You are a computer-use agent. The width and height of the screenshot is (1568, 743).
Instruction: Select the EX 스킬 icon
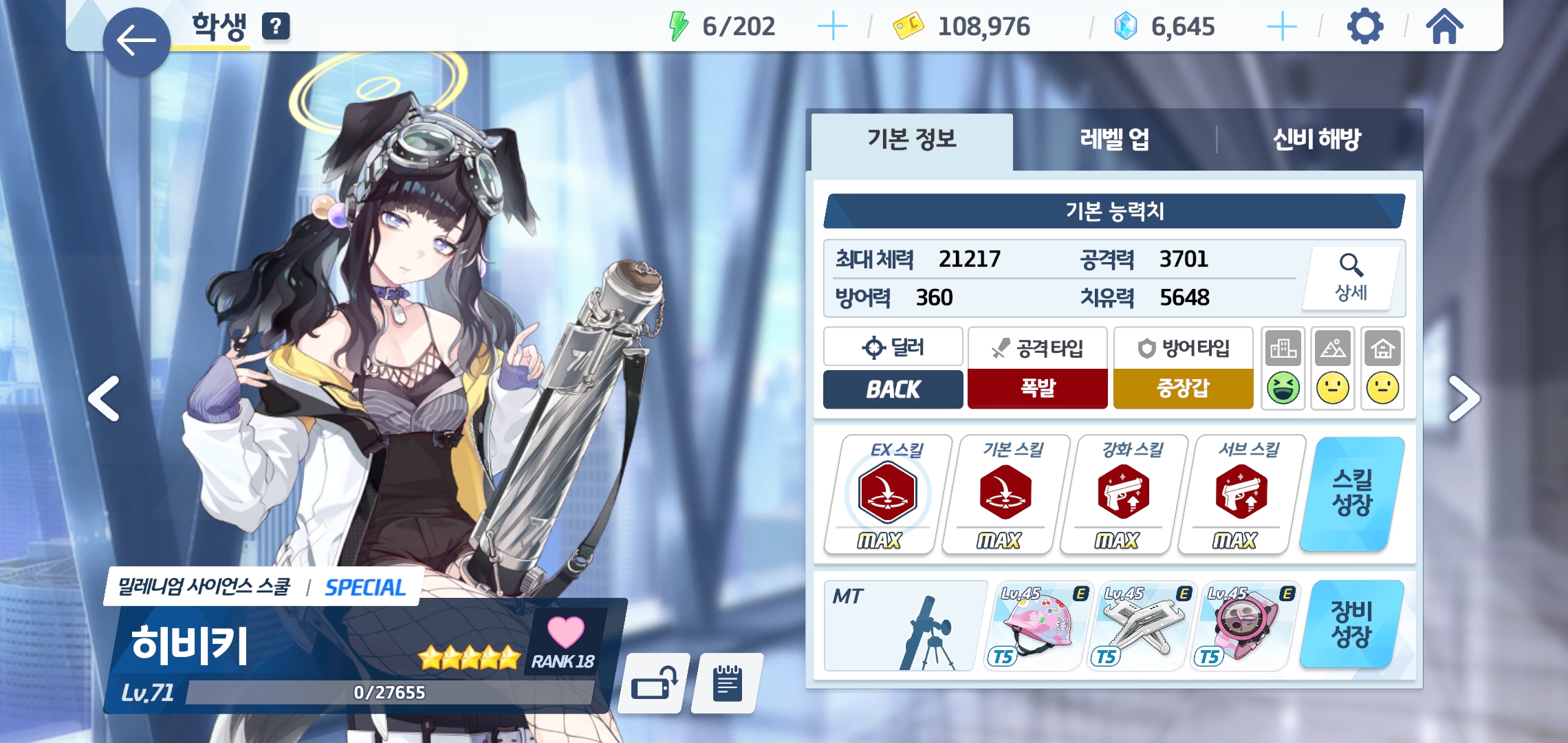coord(887,493)
